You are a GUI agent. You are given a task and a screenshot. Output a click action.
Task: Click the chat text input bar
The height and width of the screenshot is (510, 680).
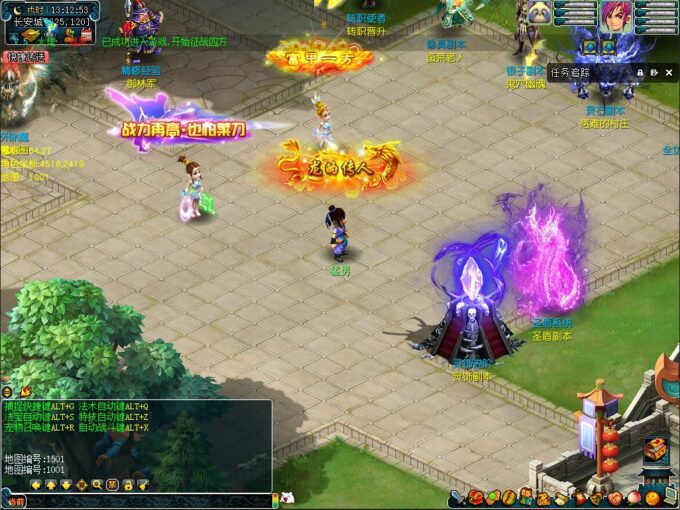(x=150, y=500)
